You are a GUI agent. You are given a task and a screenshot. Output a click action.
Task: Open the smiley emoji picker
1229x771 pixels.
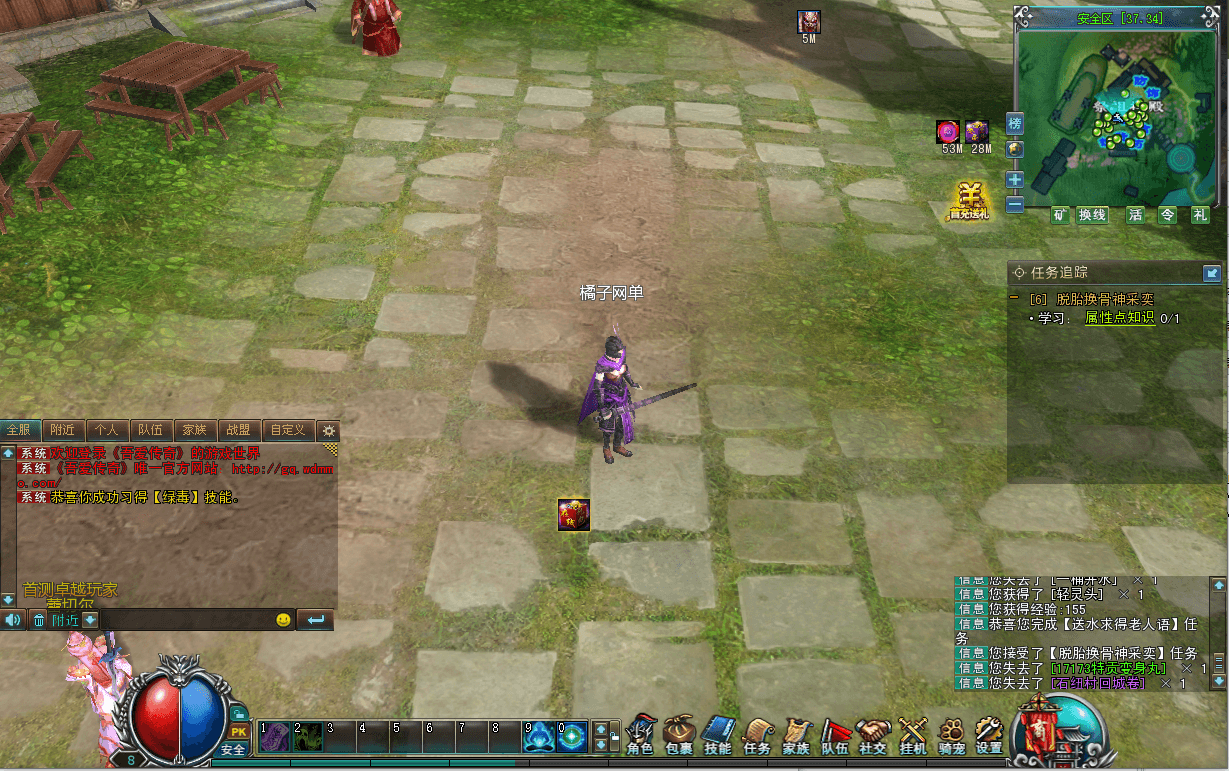[x=283, y=620]
